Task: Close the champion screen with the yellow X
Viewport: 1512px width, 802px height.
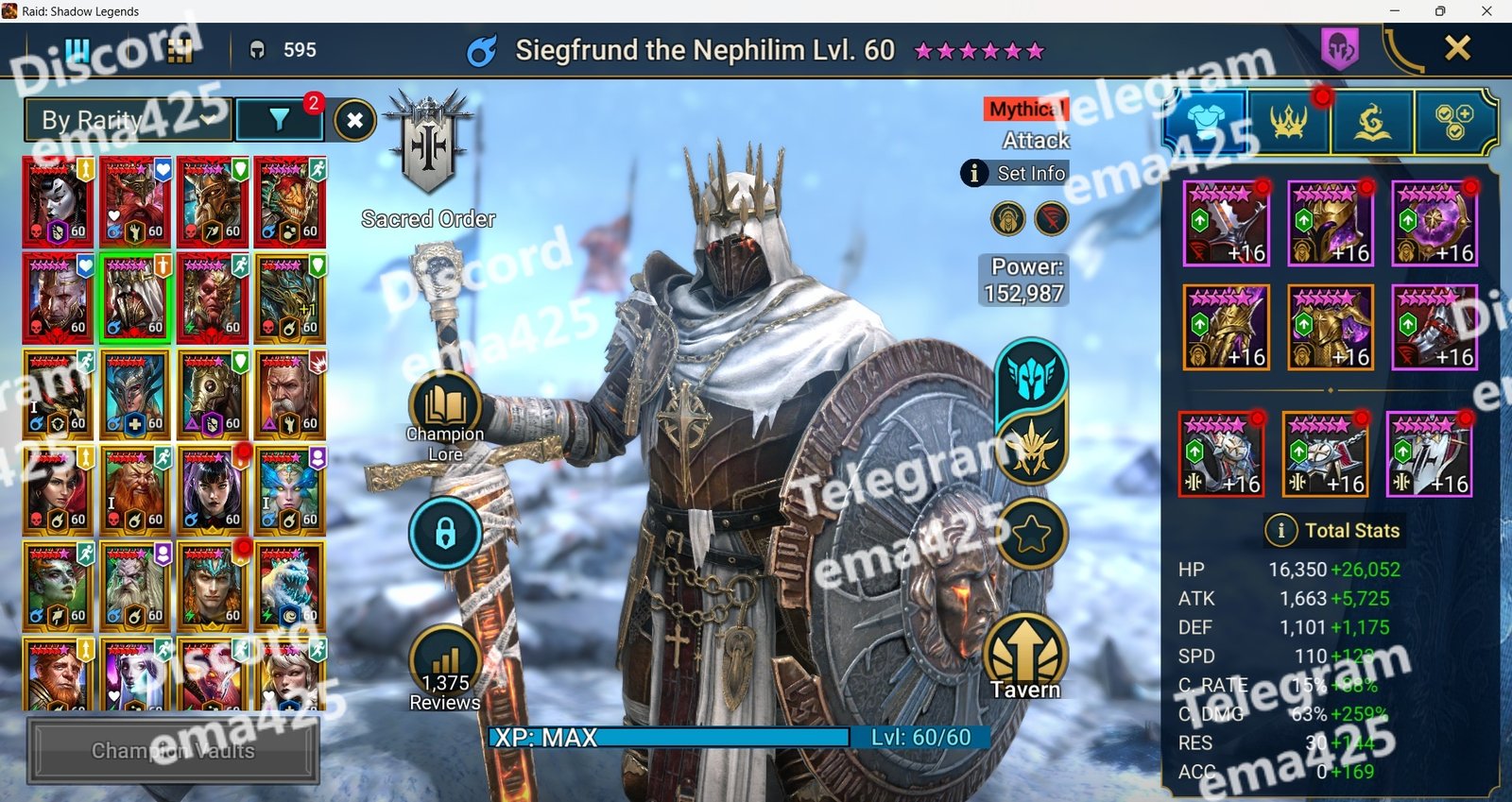Action: [x=1457, y=48]
